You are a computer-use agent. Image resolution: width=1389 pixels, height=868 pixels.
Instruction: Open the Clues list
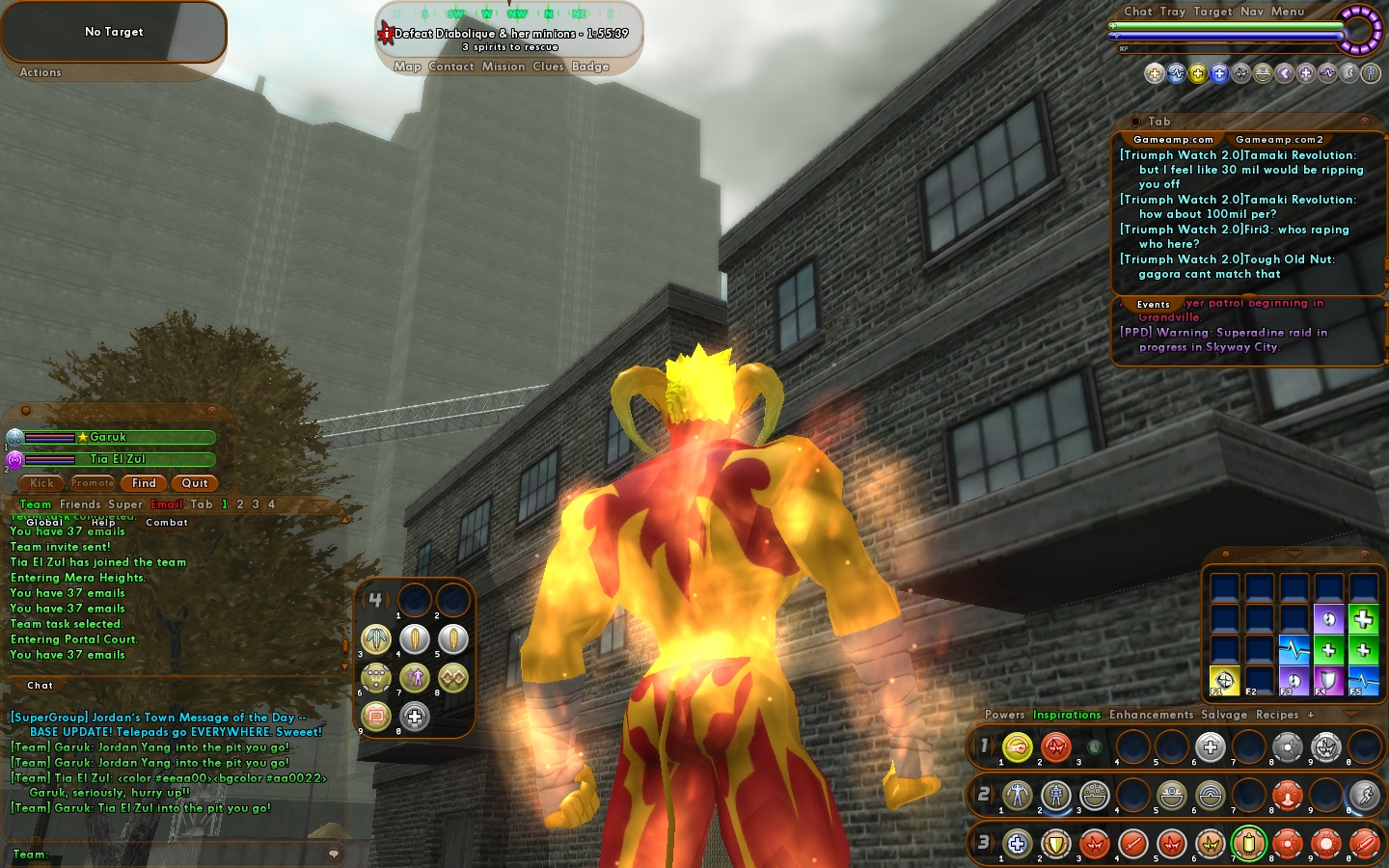coord(548,67)
